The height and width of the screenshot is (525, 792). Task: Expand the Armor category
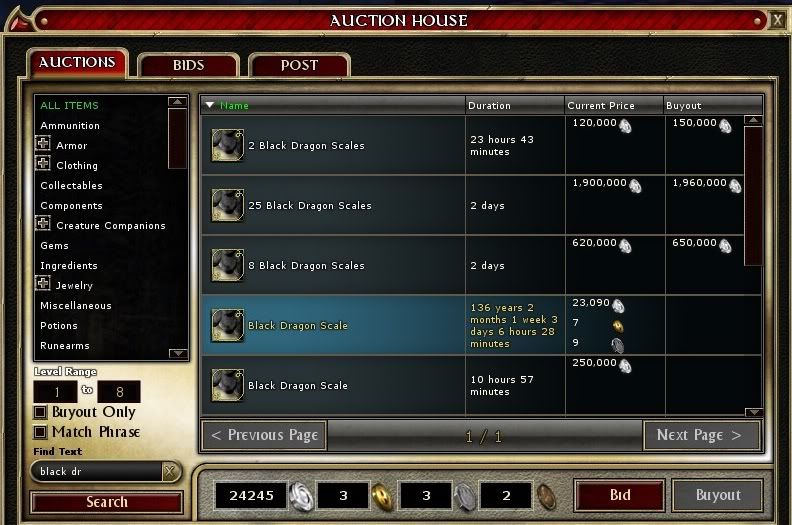(x=44, y=145)
